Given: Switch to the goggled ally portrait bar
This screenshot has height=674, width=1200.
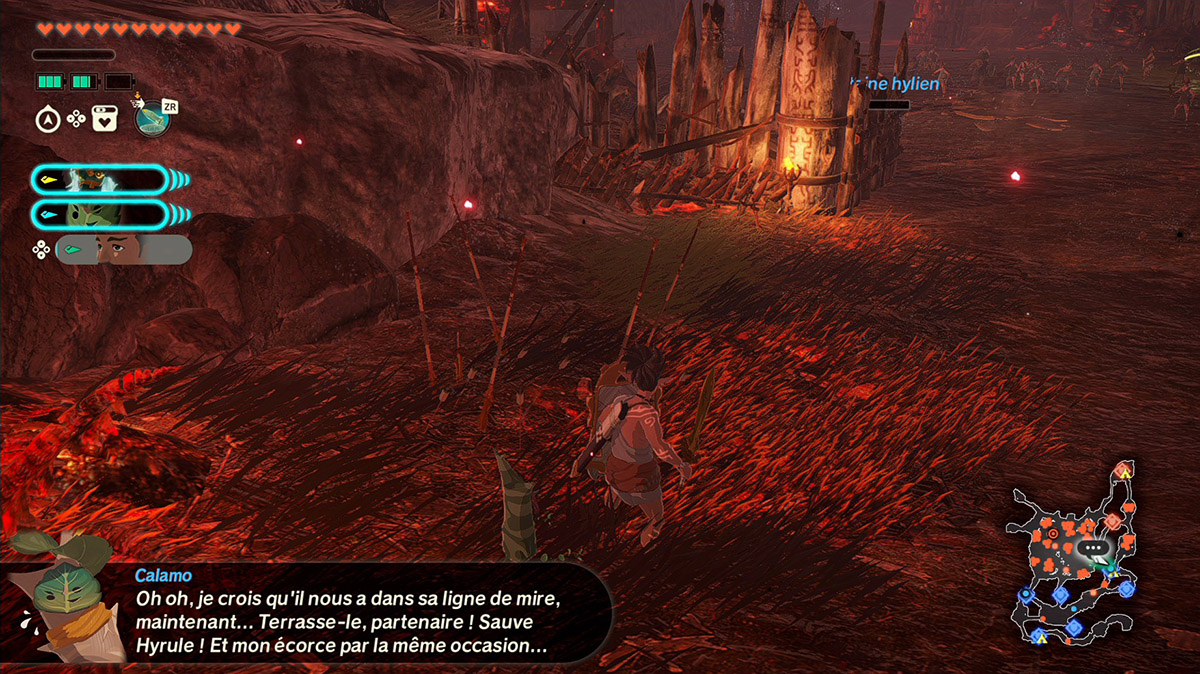Looking at the screenshot, I should pyautogui.click(x=99, y=180).
